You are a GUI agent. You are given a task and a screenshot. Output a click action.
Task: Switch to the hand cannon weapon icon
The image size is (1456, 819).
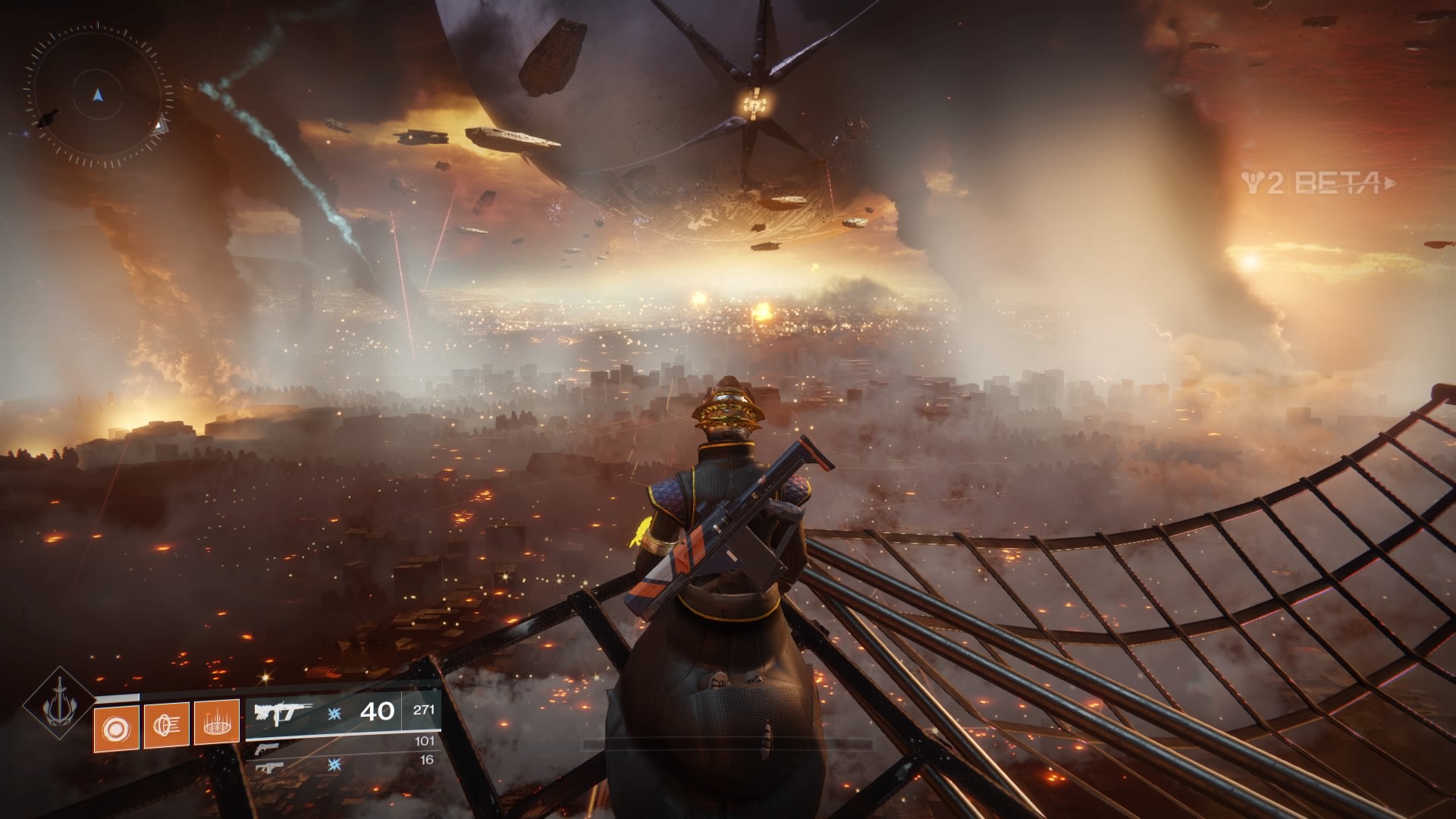(x=266, y=750)
